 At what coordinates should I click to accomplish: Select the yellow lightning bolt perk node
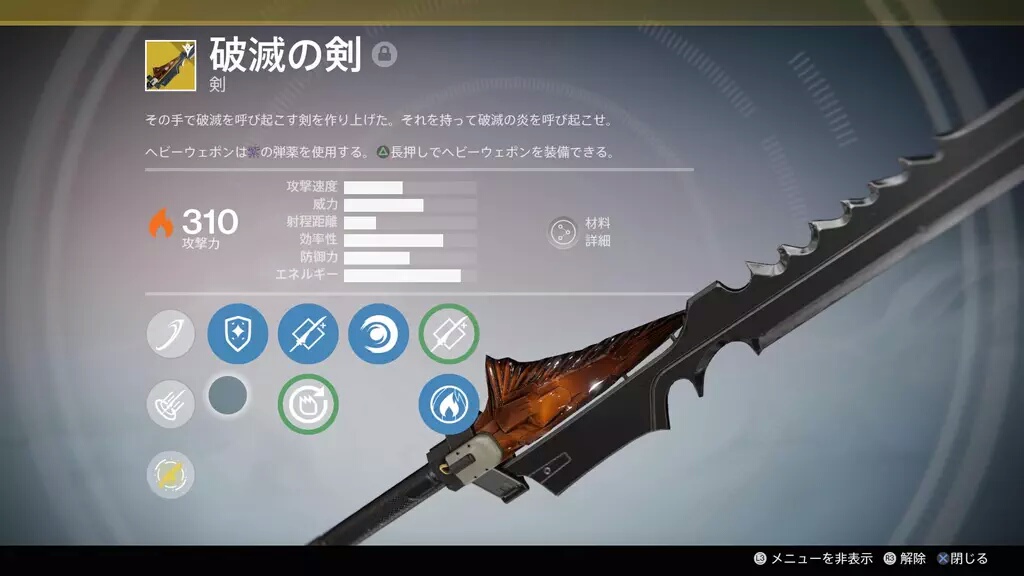[171, 474]
